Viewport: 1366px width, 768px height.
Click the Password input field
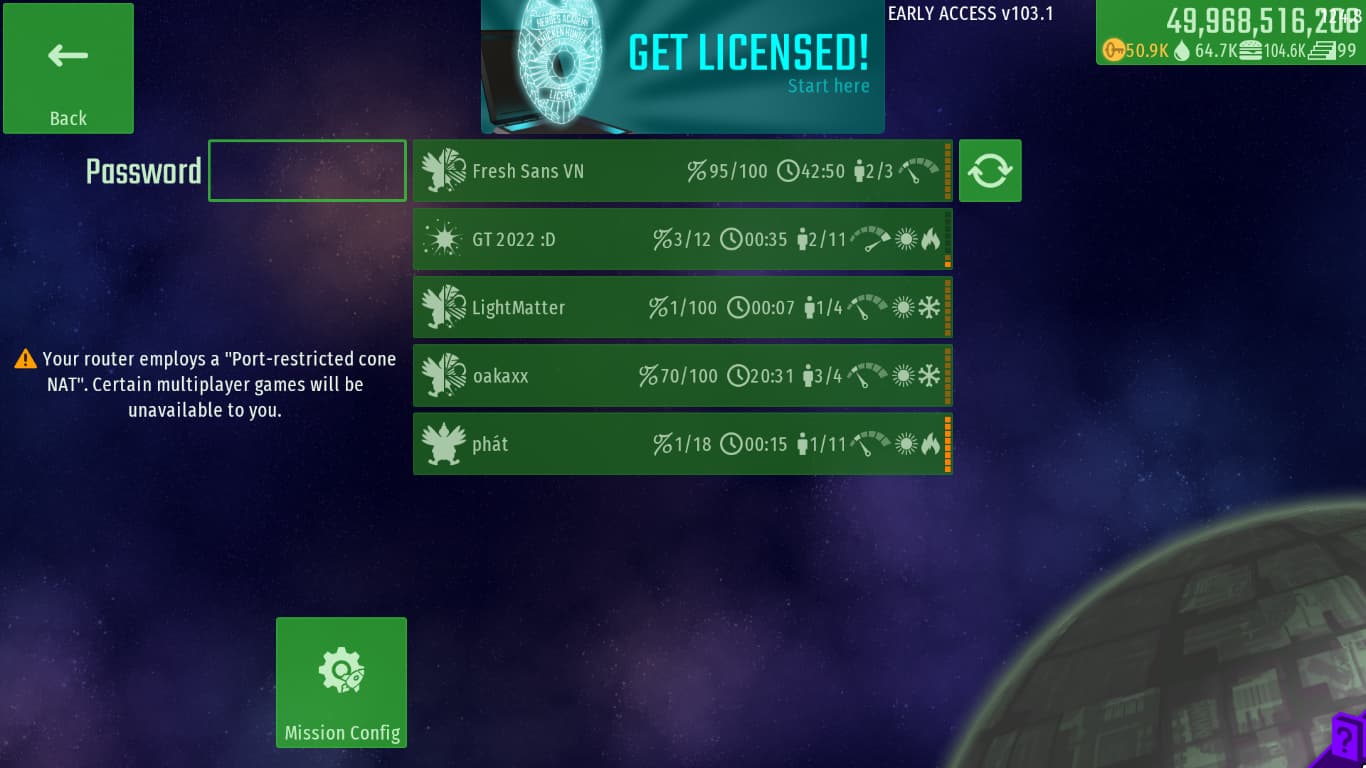click(x=307, y=171)
